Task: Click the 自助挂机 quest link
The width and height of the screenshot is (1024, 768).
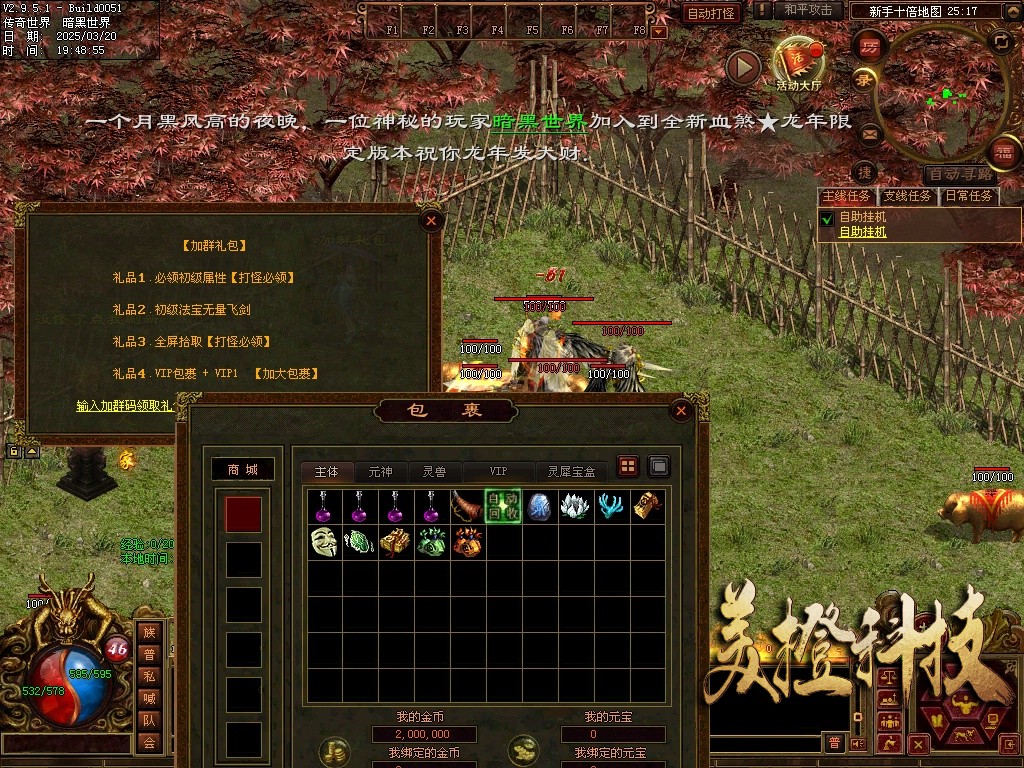Action: pyautogui.click(x=862, y=232)
